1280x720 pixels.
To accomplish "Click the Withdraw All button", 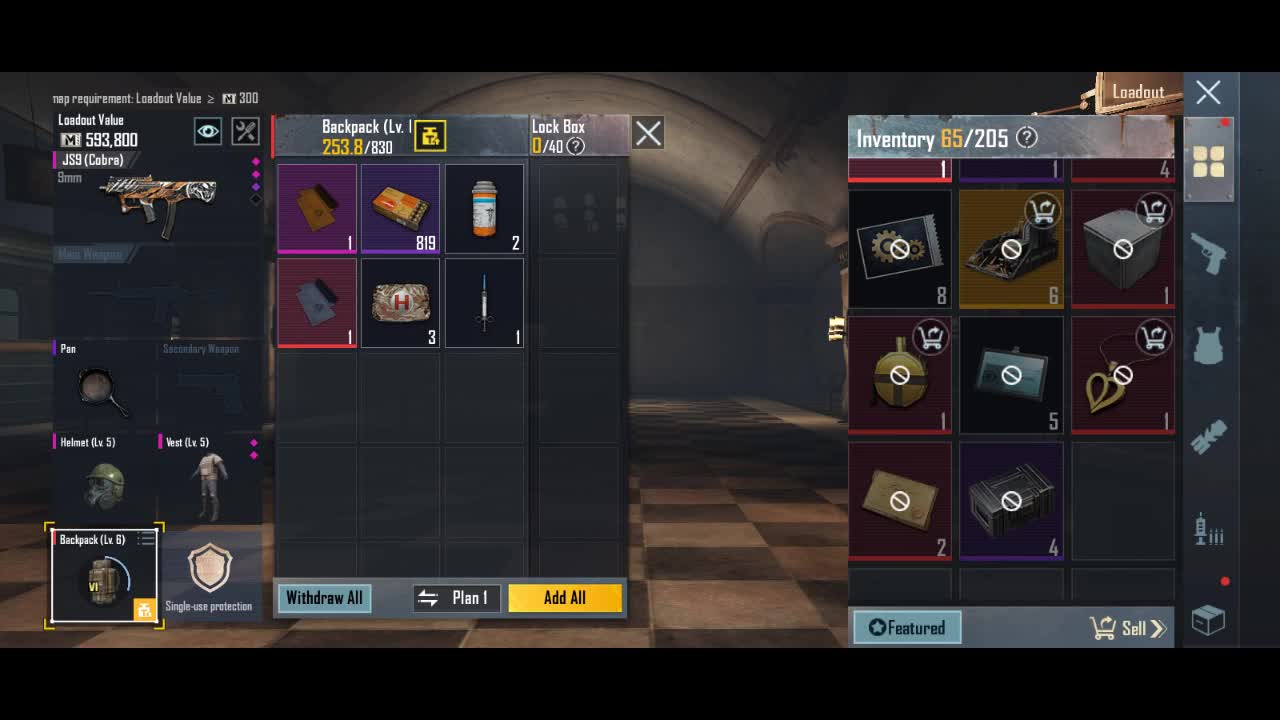I will click(x=324, y=598).
